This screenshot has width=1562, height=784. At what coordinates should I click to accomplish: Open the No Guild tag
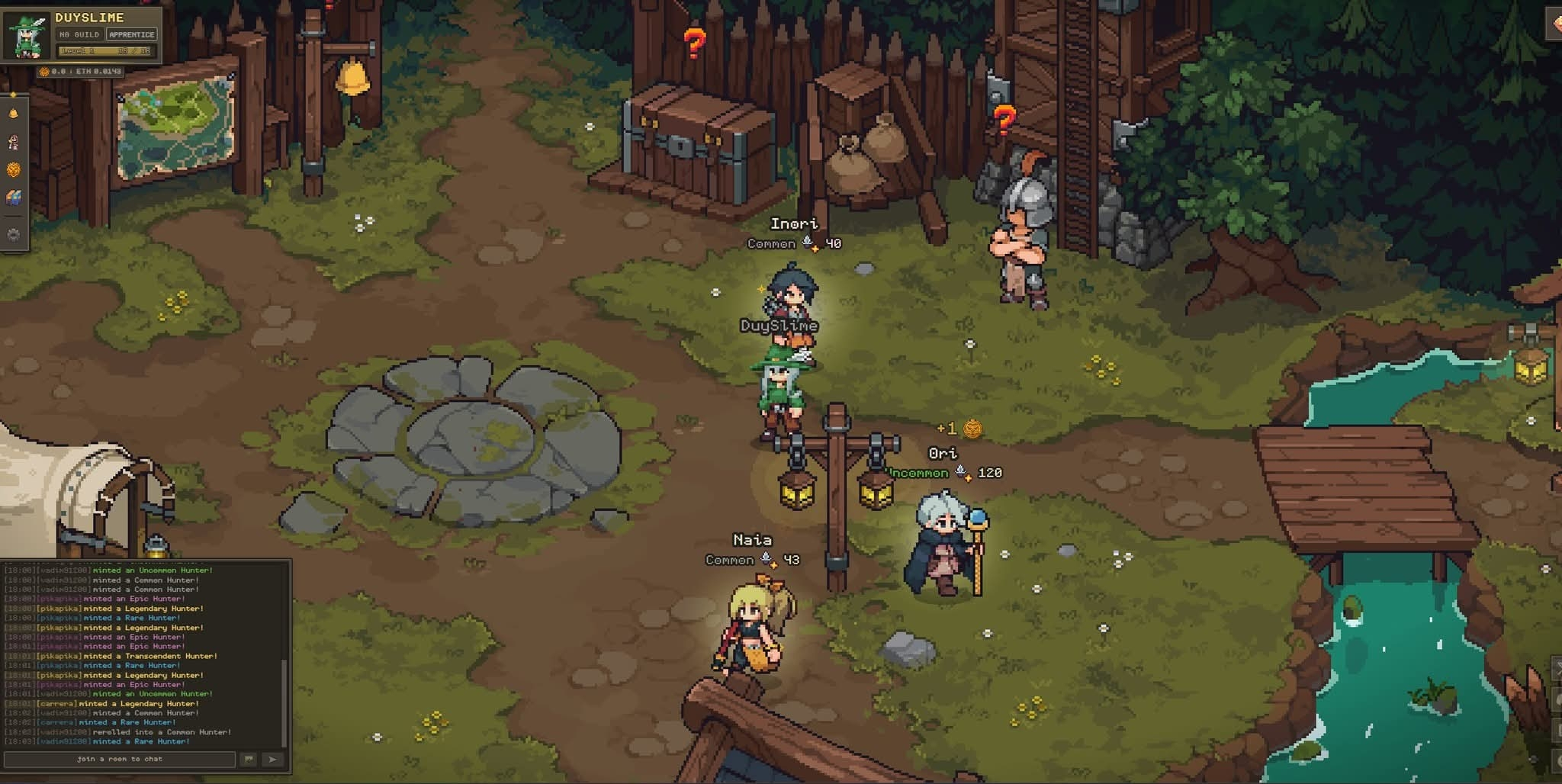(79, 34)
